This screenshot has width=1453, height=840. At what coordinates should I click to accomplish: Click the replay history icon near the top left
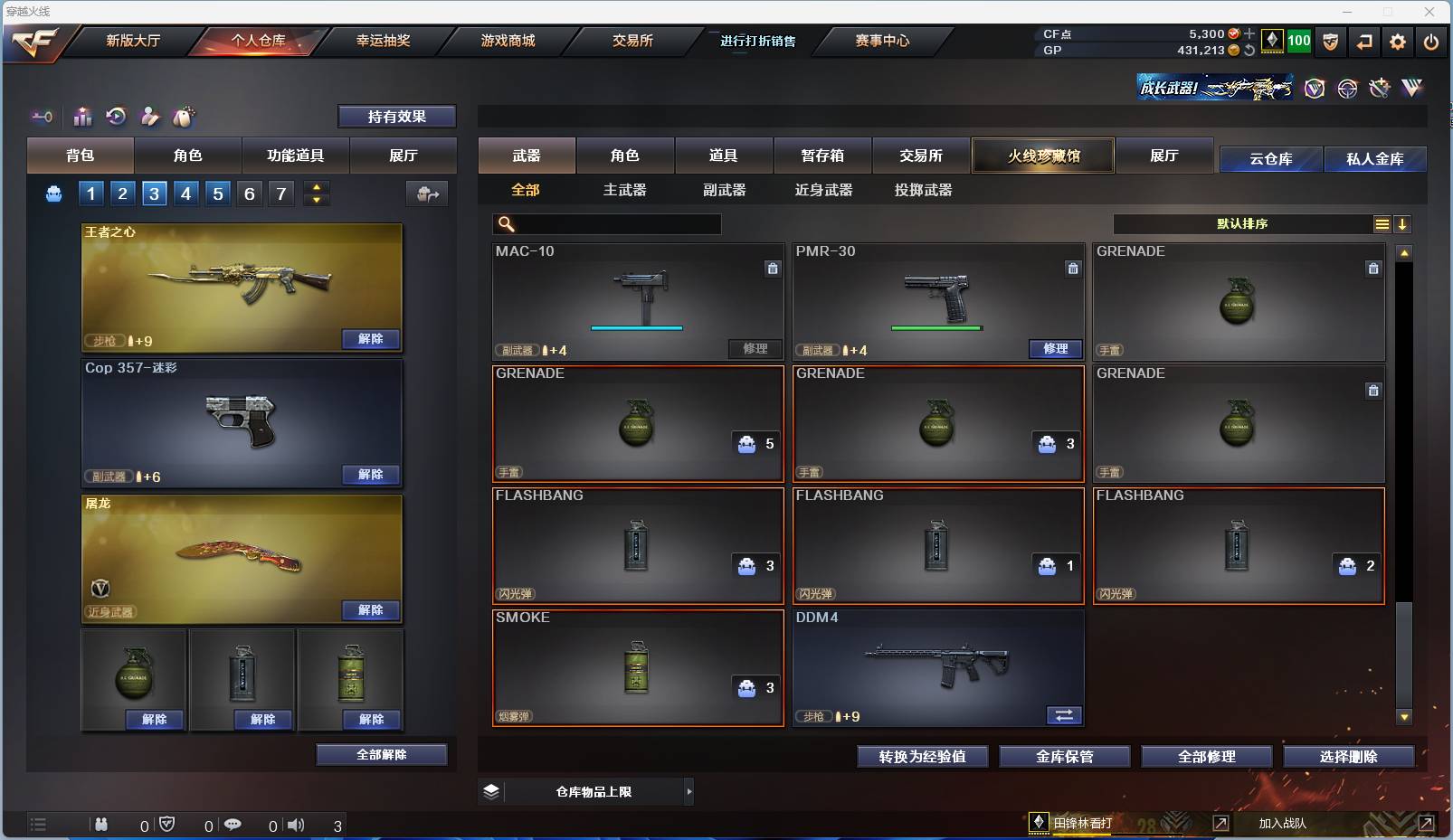point(116,117)
